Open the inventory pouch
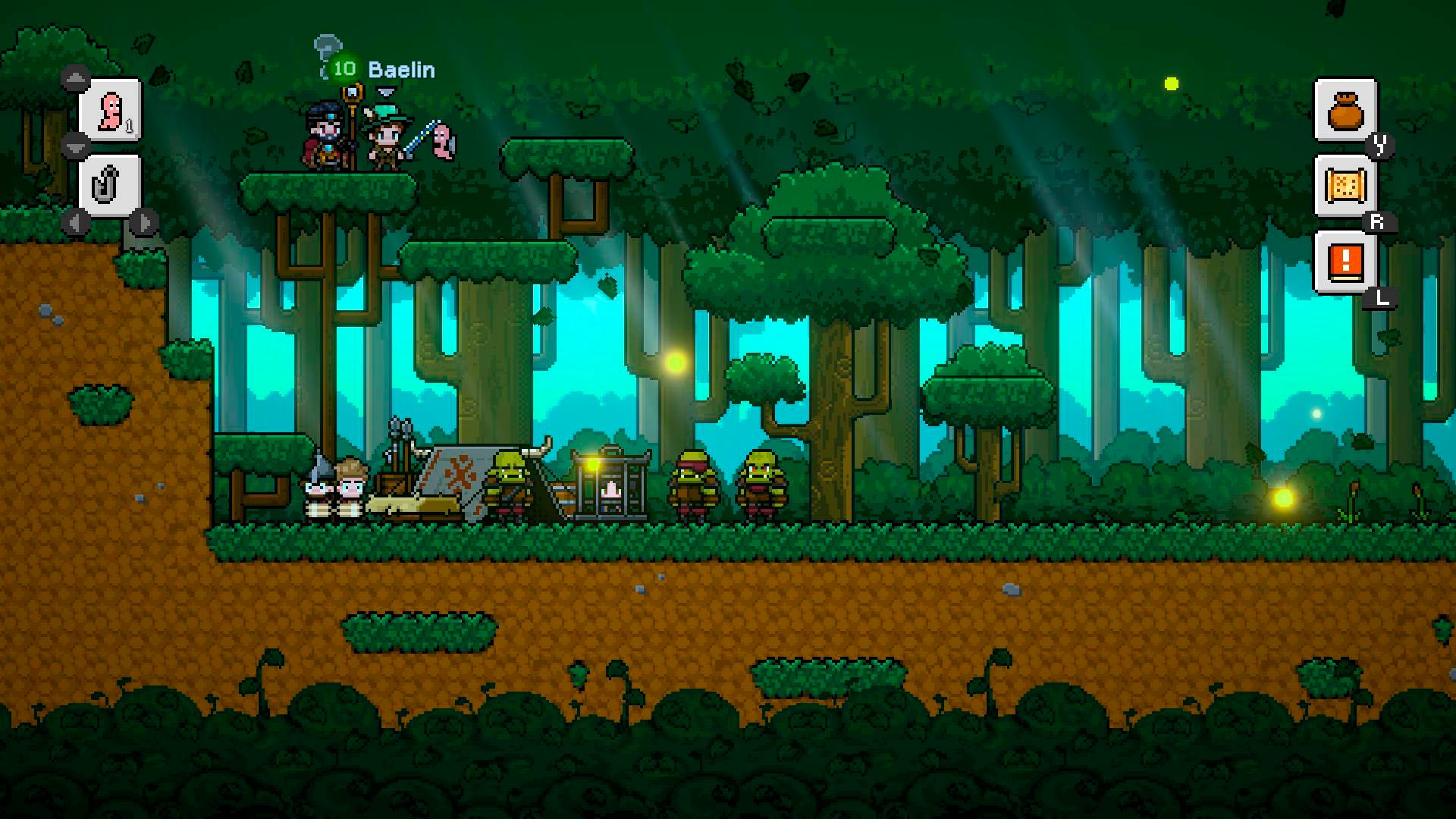Image resolution: width=1456 pixels, height=819 pixels. [1345, 111]
